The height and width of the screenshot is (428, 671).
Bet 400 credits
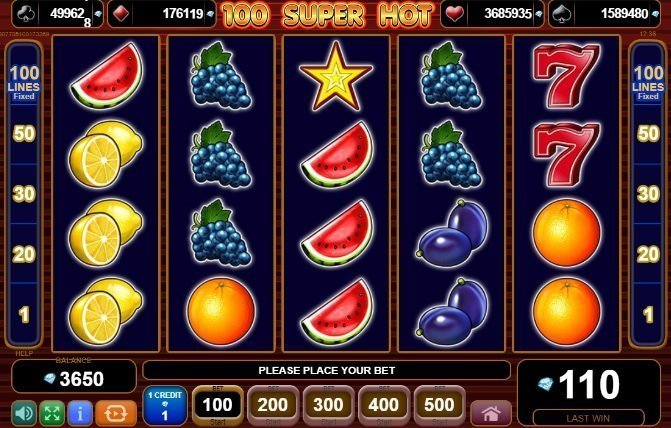[384, 405]
